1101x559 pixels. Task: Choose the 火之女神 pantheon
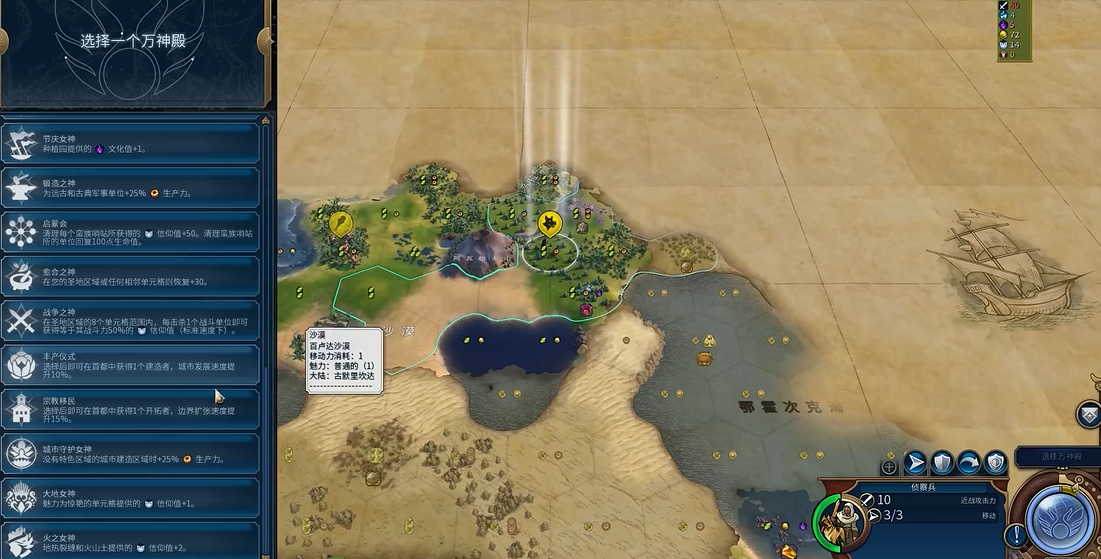tap(131, 539)
